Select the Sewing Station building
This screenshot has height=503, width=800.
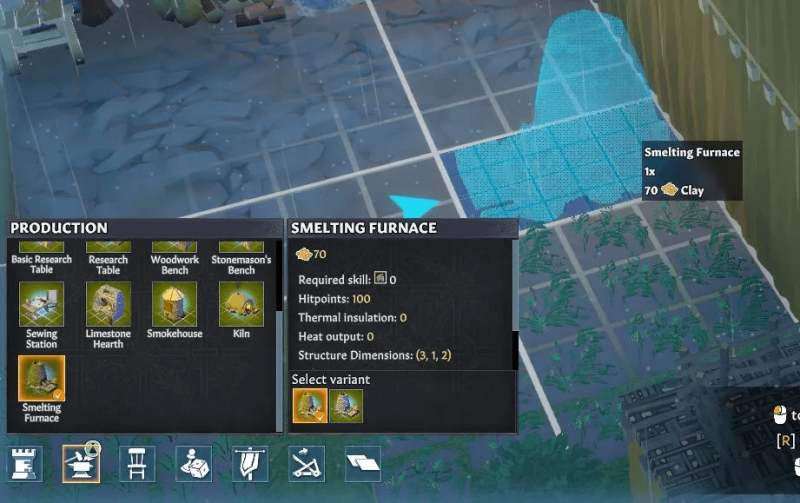41,304
